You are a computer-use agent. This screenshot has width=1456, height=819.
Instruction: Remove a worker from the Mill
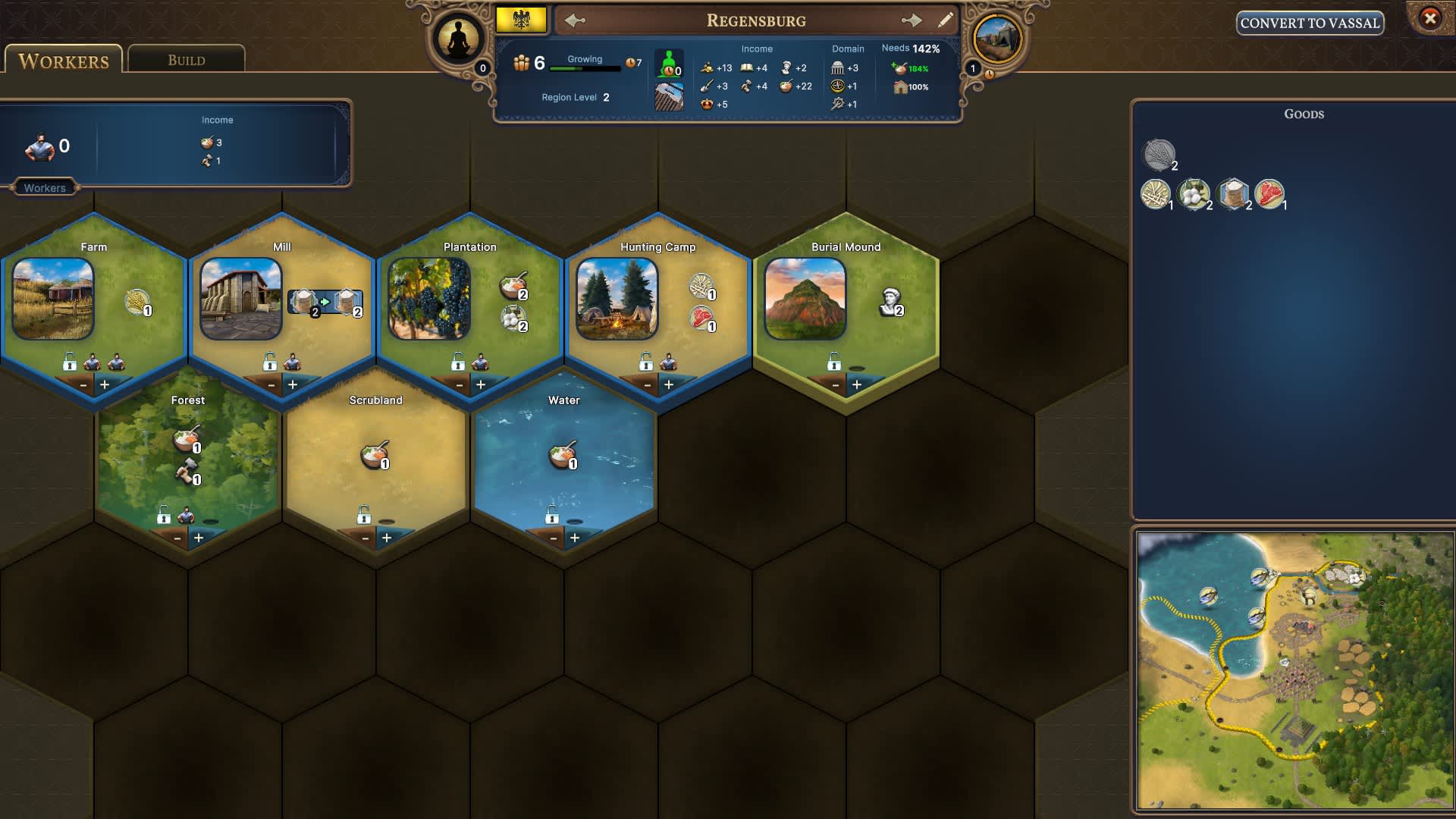coord(271,384)
